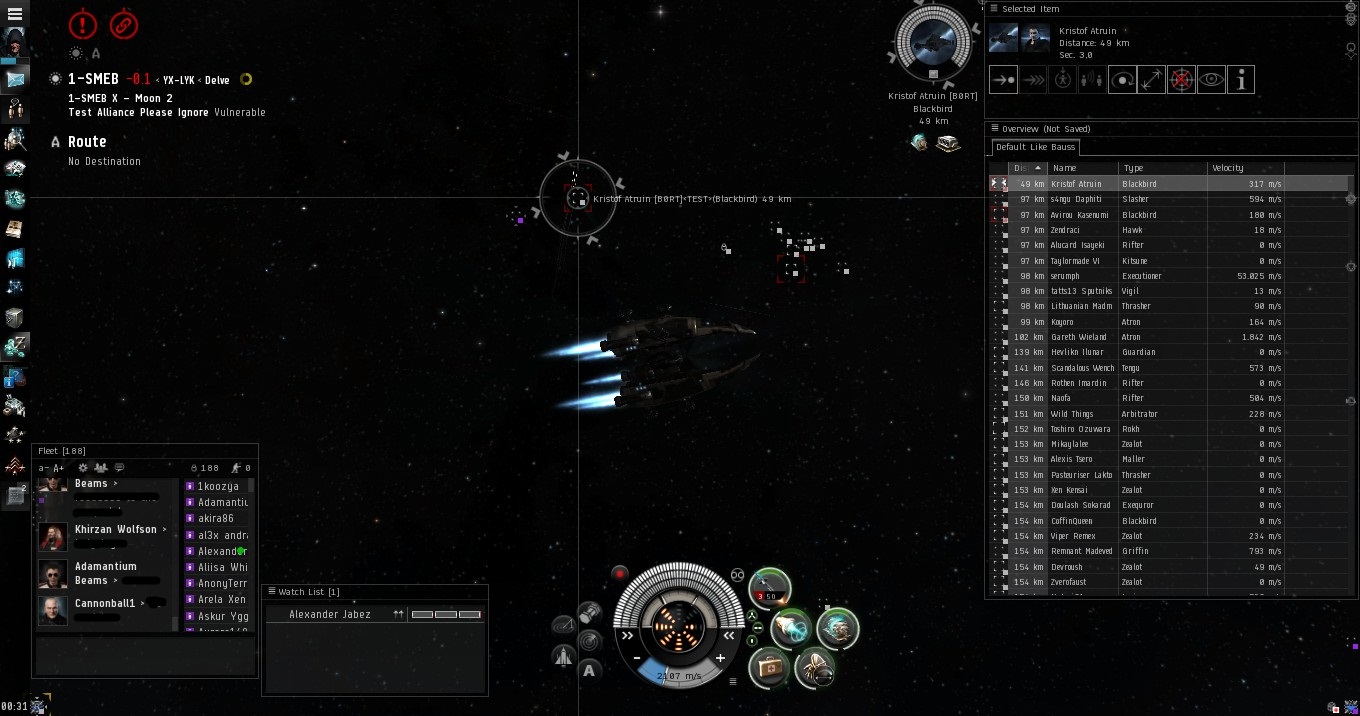Screen dimensions: 1360x716
Task: Select Khirzan Wolfson in the fleet window
Action: [115, 529]
